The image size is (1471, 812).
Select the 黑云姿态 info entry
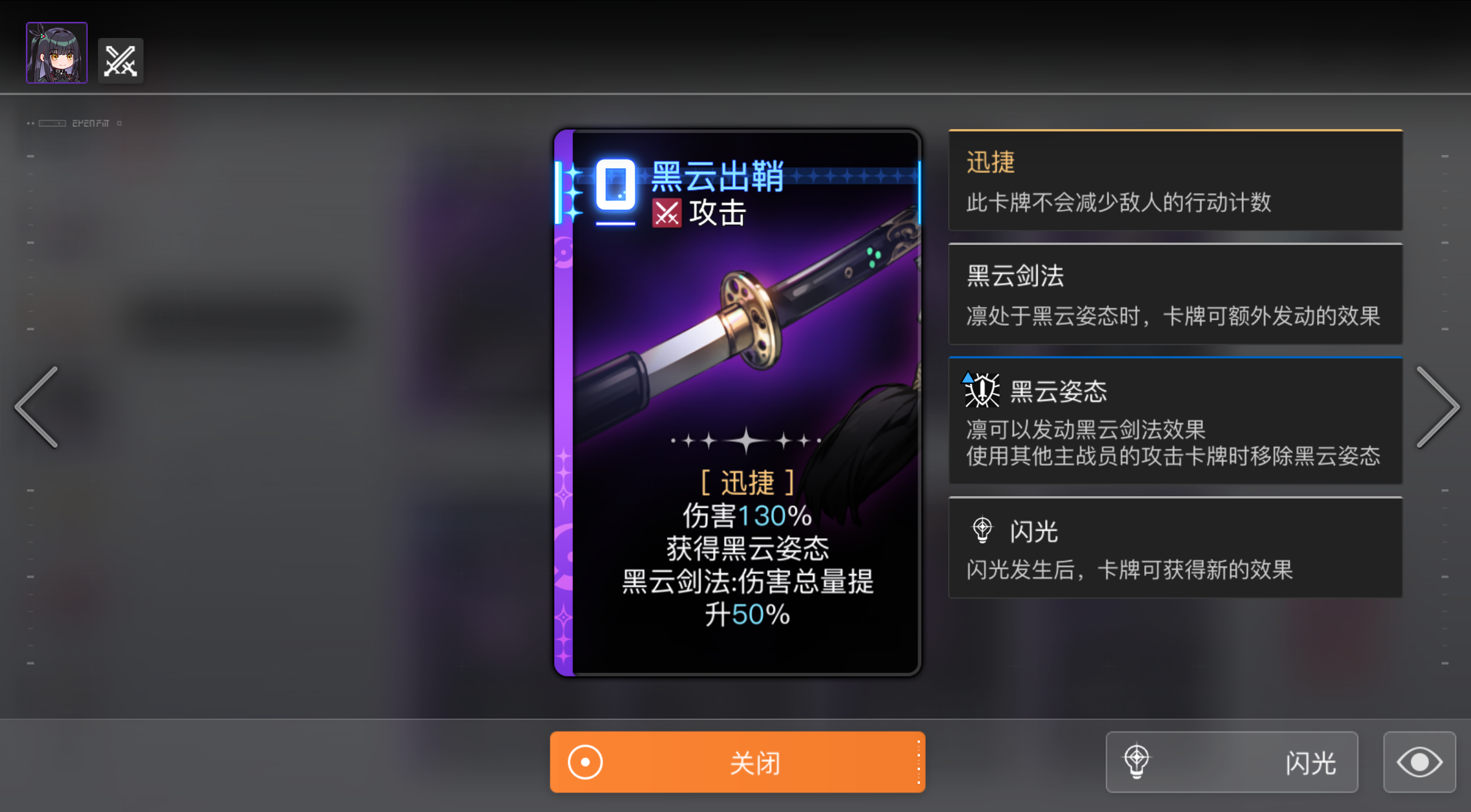[x=1175, y=421]
